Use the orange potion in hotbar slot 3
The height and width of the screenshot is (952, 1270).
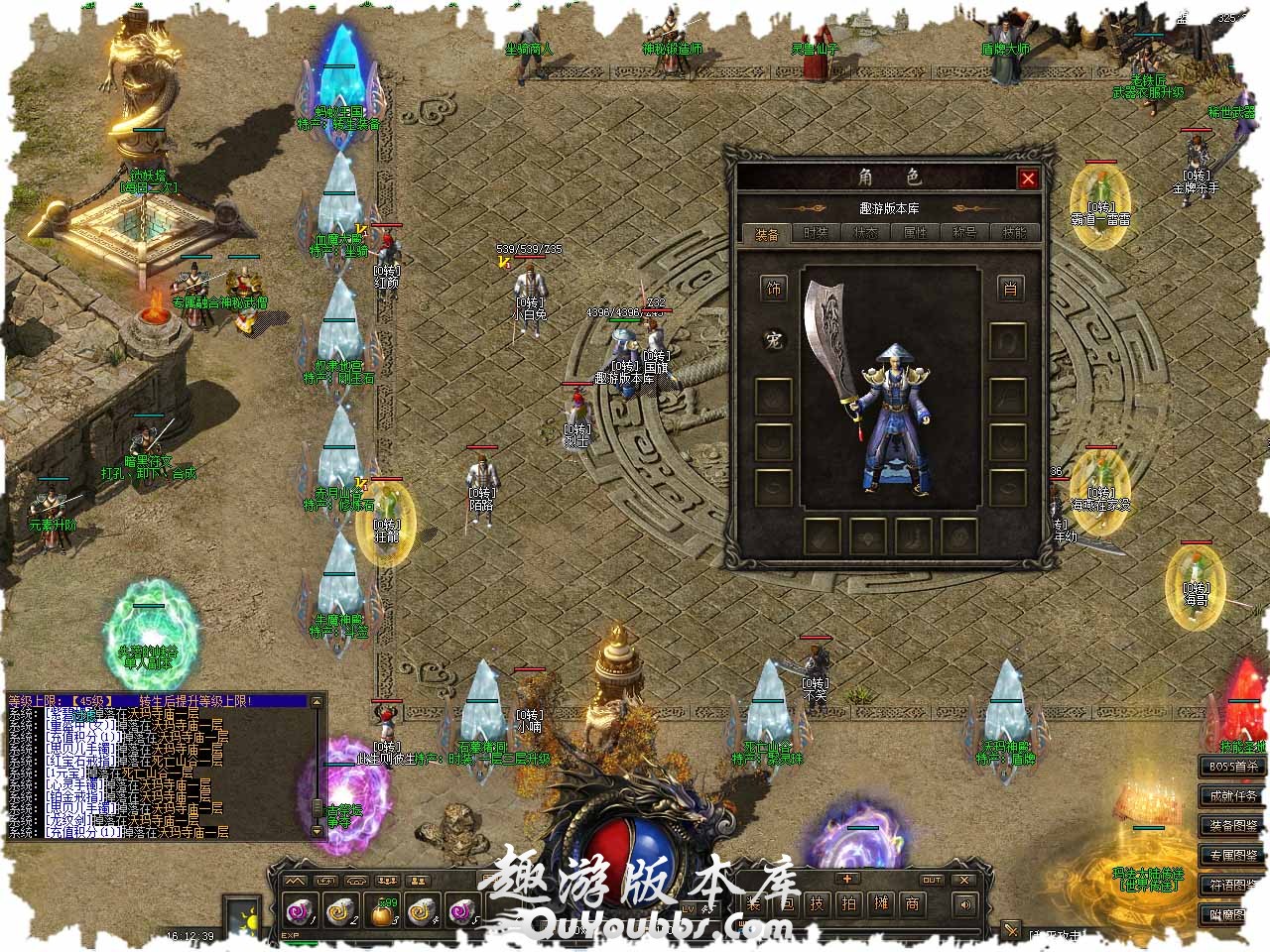382,909
